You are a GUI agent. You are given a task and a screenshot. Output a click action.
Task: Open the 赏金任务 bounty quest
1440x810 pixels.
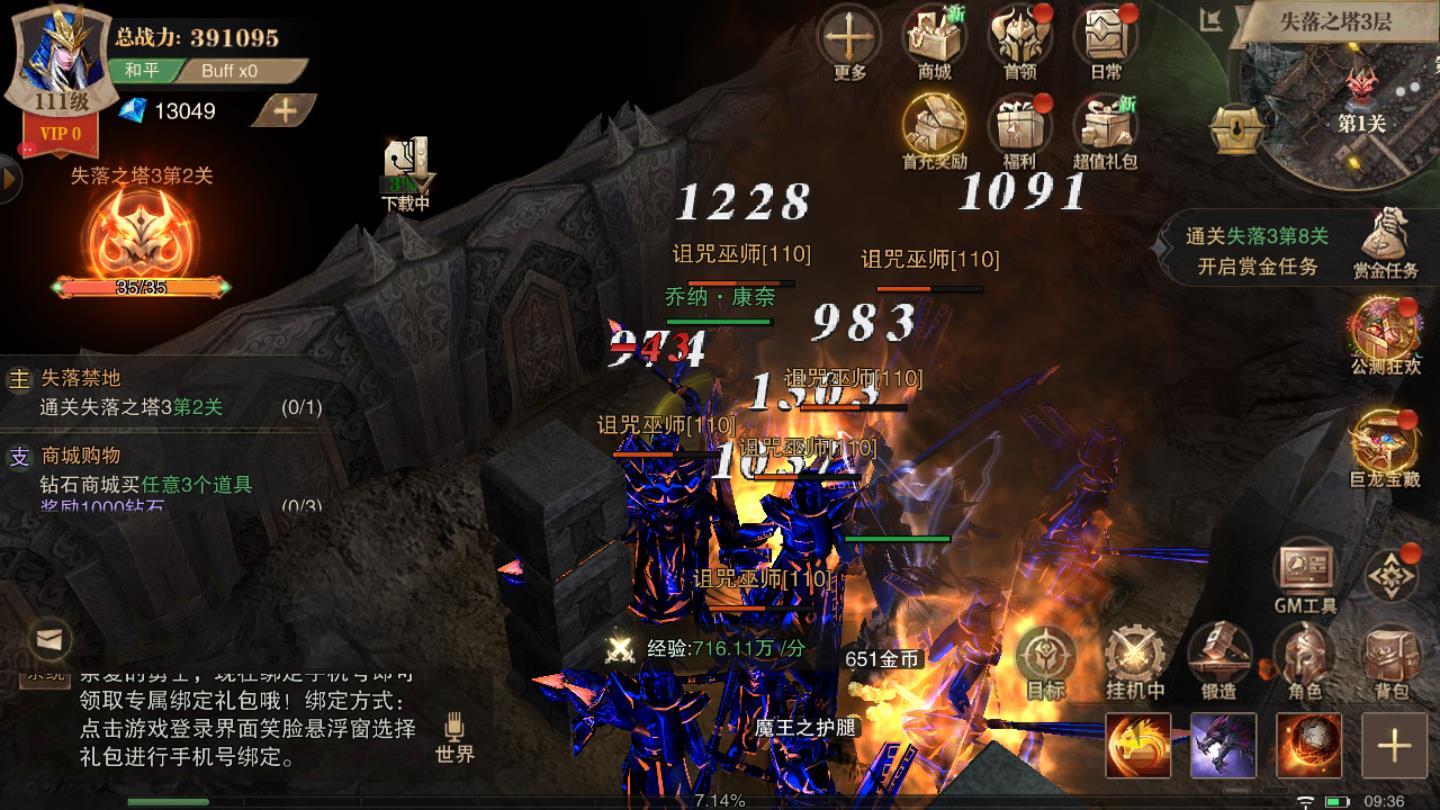pyautogui.click(x=1386, y=240)
